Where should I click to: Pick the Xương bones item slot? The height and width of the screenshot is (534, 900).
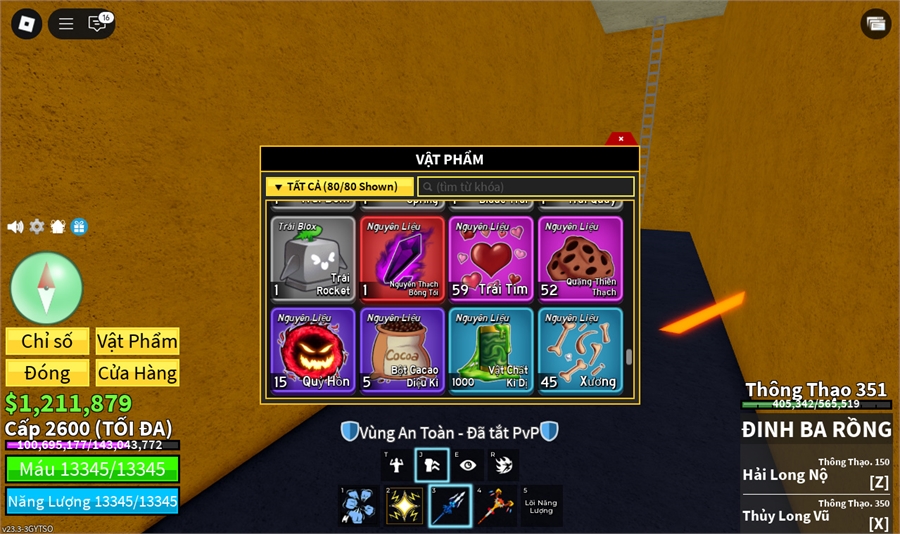580,350
